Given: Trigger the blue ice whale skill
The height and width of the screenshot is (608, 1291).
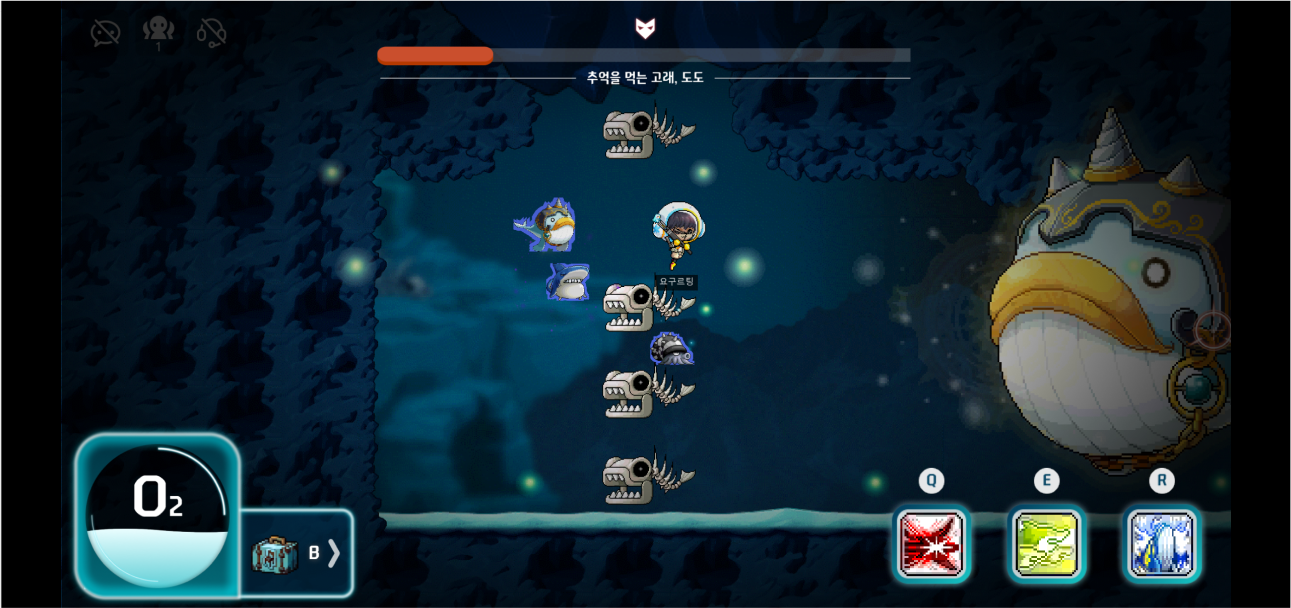Looking at the screenshot, I should 1161,545.
